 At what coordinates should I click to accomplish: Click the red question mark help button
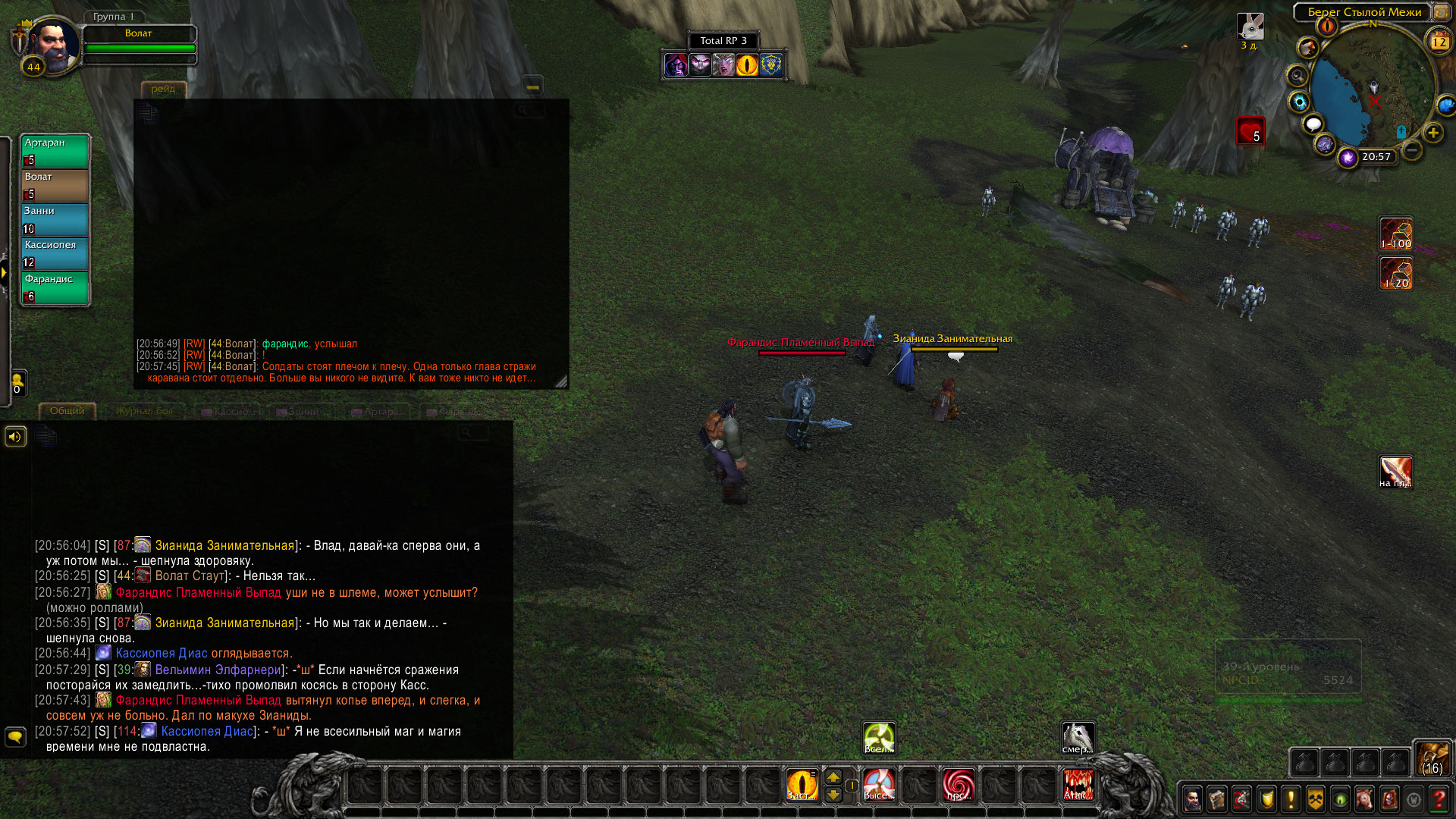pos(1439,799)
